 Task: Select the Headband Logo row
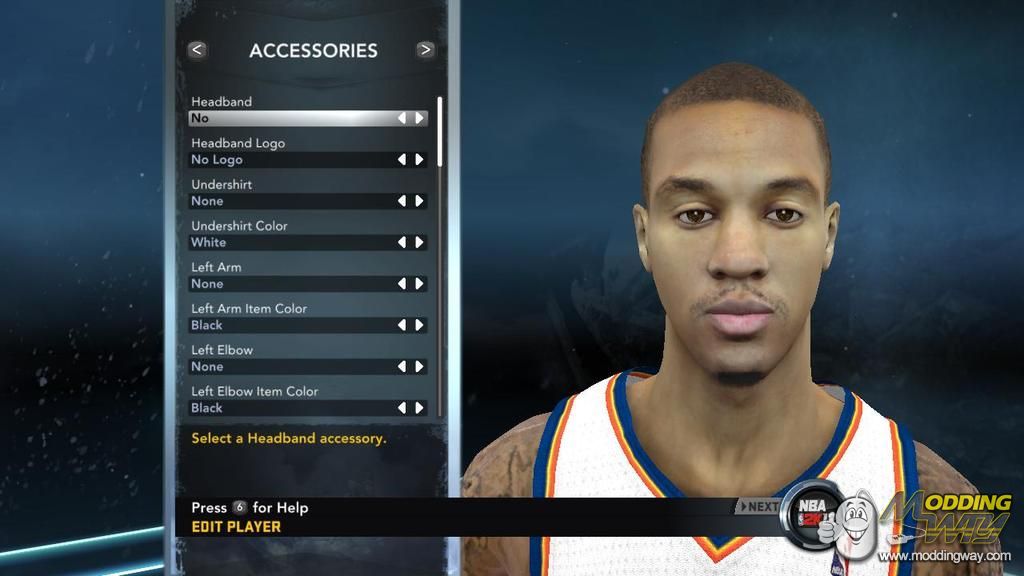pyautogui.click(x=290, y=159)
